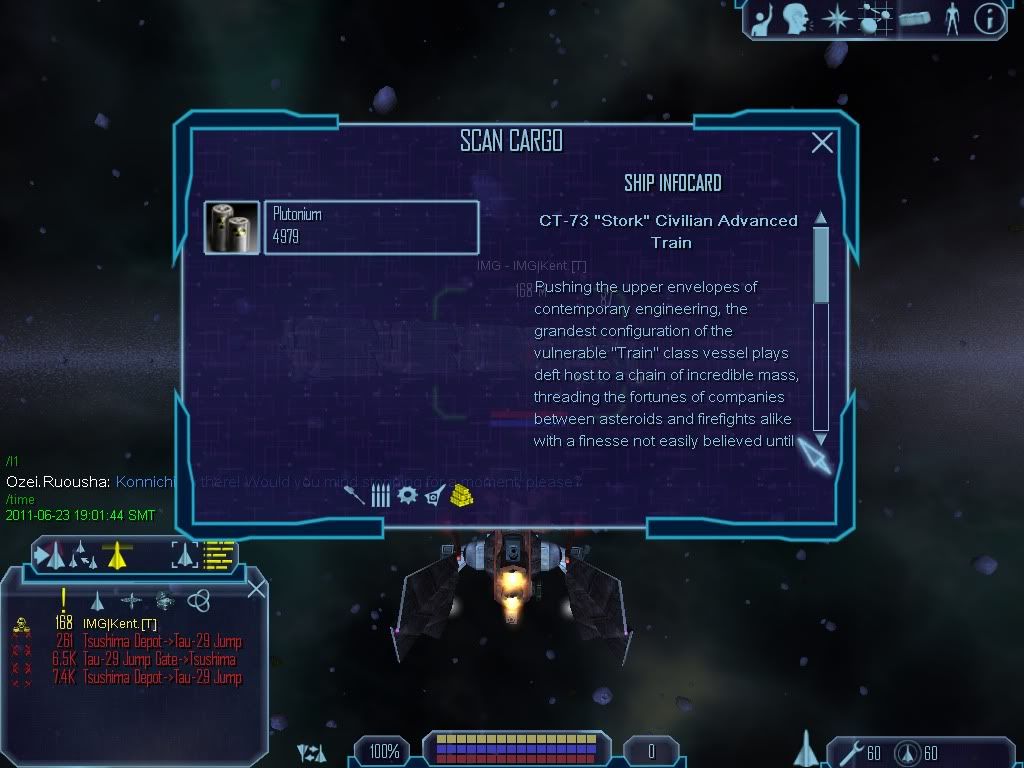Show the weapons filter (missile icon)
The image size is (1024, 768).
[354, 495]
